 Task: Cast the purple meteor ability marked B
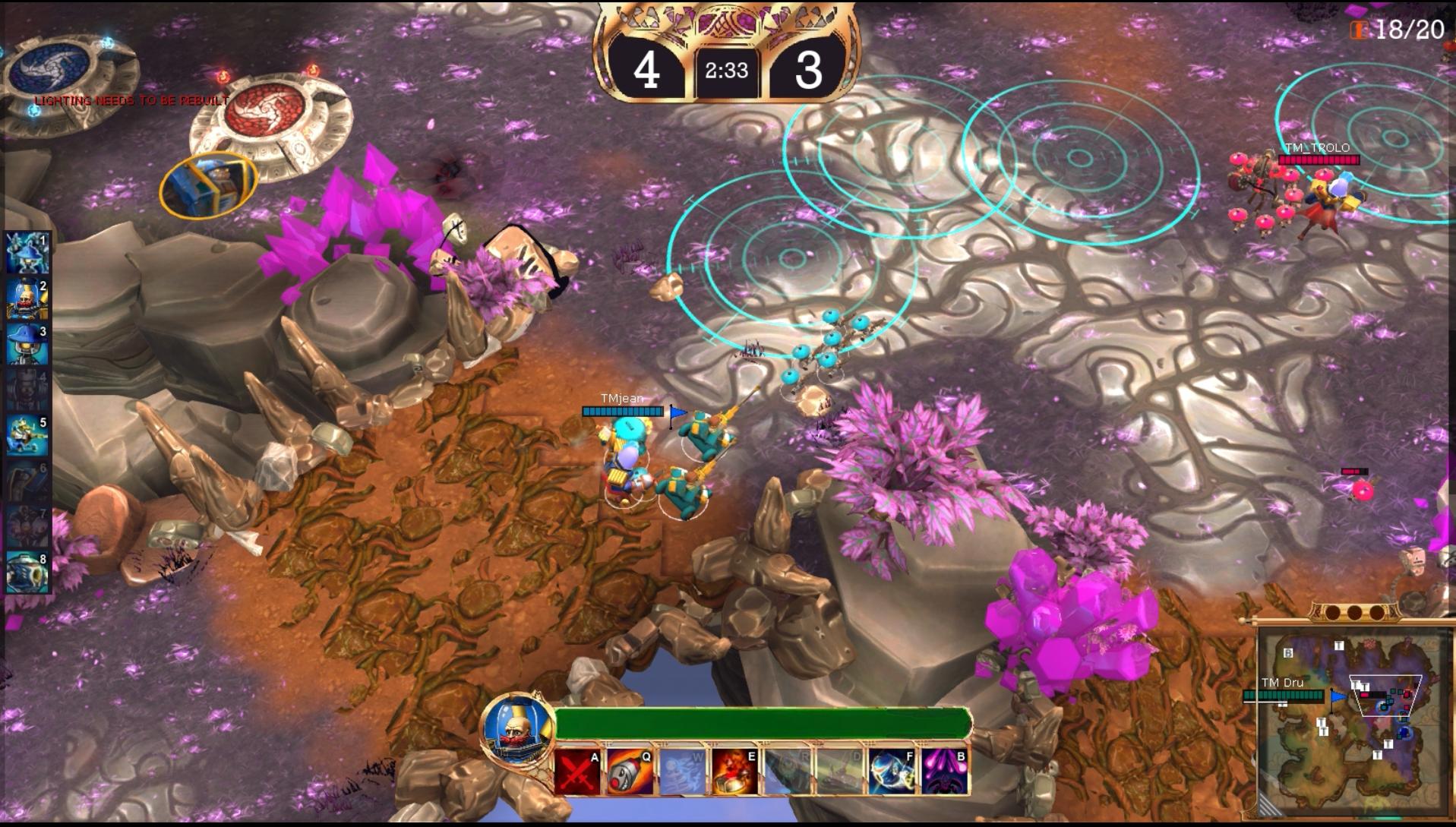point(944,772)
